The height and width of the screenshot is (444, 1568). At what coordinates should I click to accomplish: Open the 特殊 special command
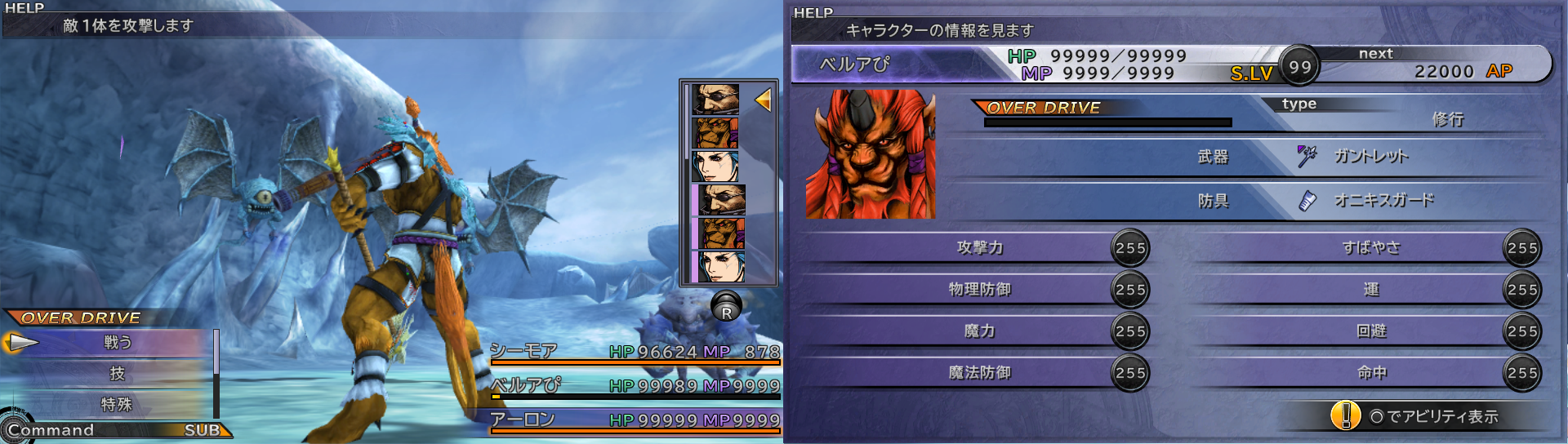point(117,405)
